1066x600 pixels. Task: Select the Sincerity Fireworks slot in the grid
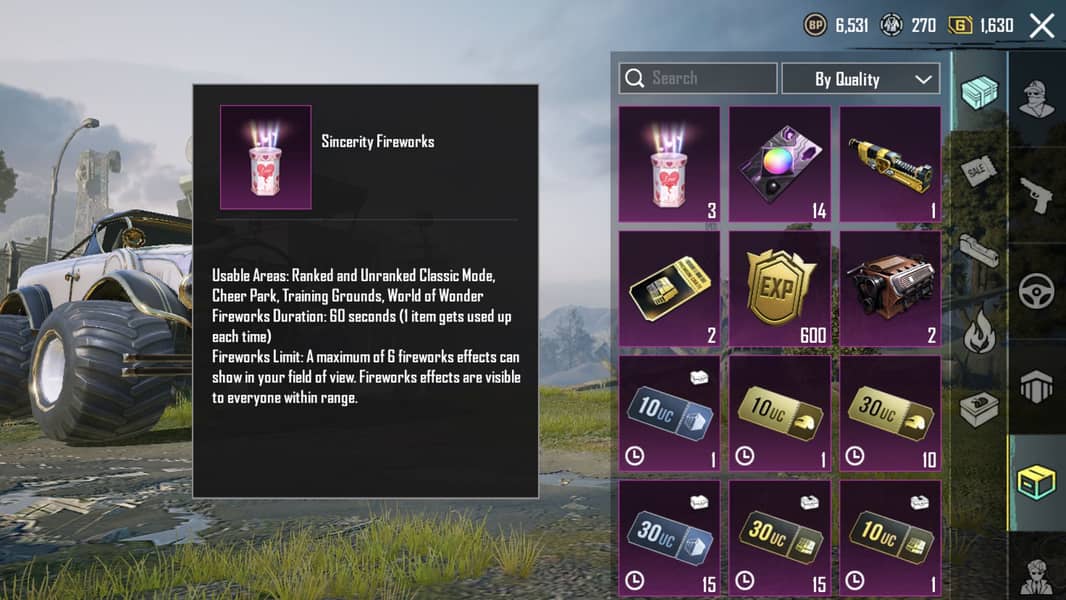669,164
